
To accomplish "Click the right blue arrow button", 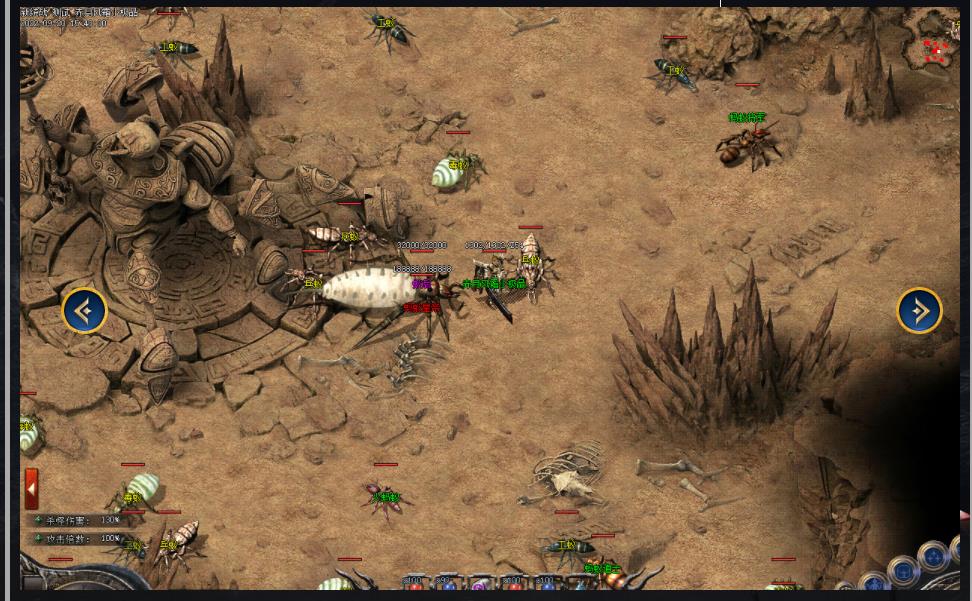I will click(919, 311).
